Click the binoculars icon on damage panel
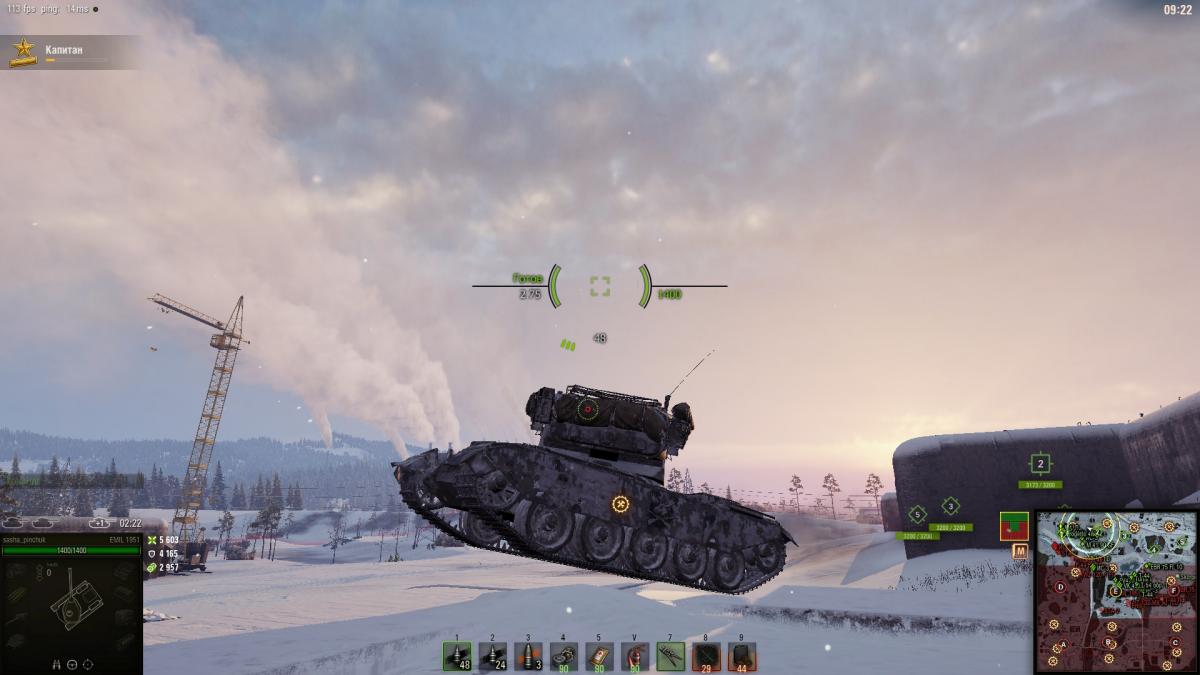The image size is (1200, 675). 55,663
